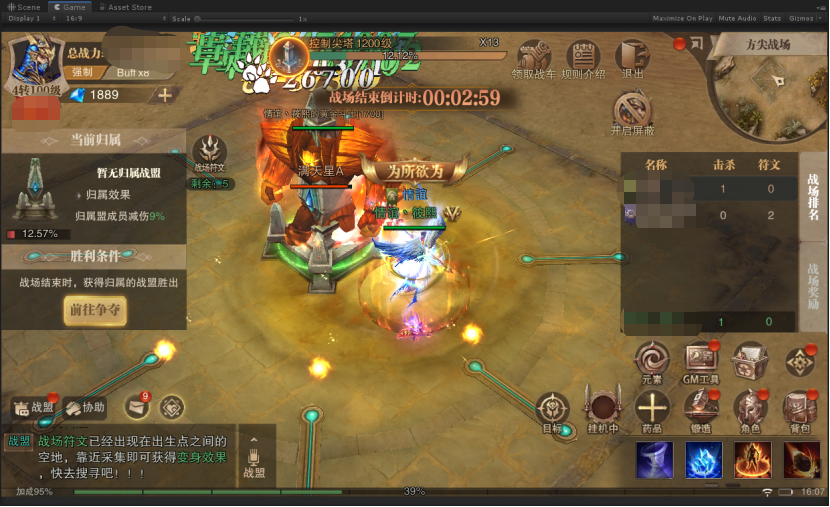Open the rules introduction (规则介绍)
Viewport: 830px width, 507px height.
(583, 59)
